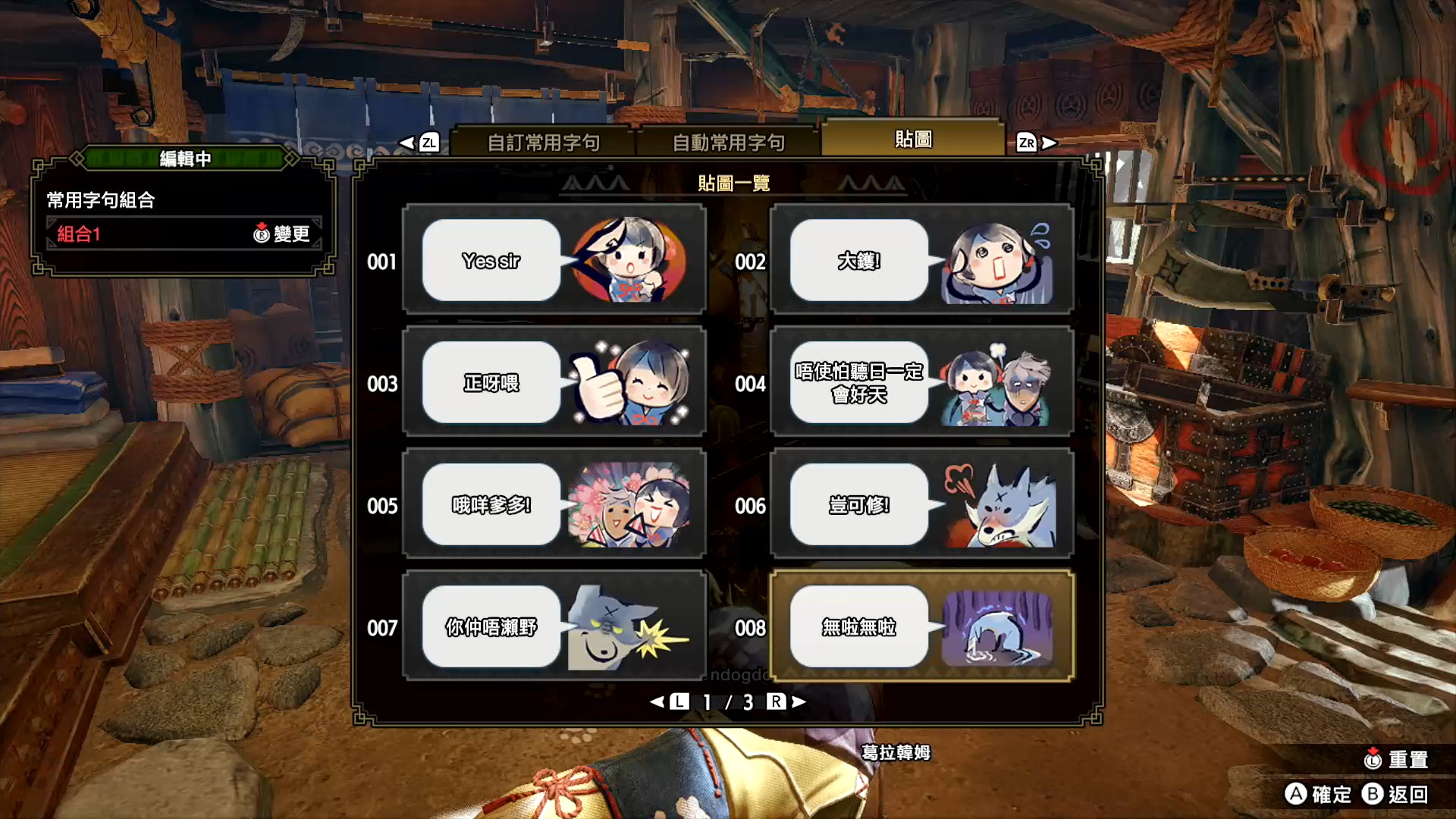Reset with the 重置 option
Screen dimensions: 1456x819
[x=1395, y=759]
